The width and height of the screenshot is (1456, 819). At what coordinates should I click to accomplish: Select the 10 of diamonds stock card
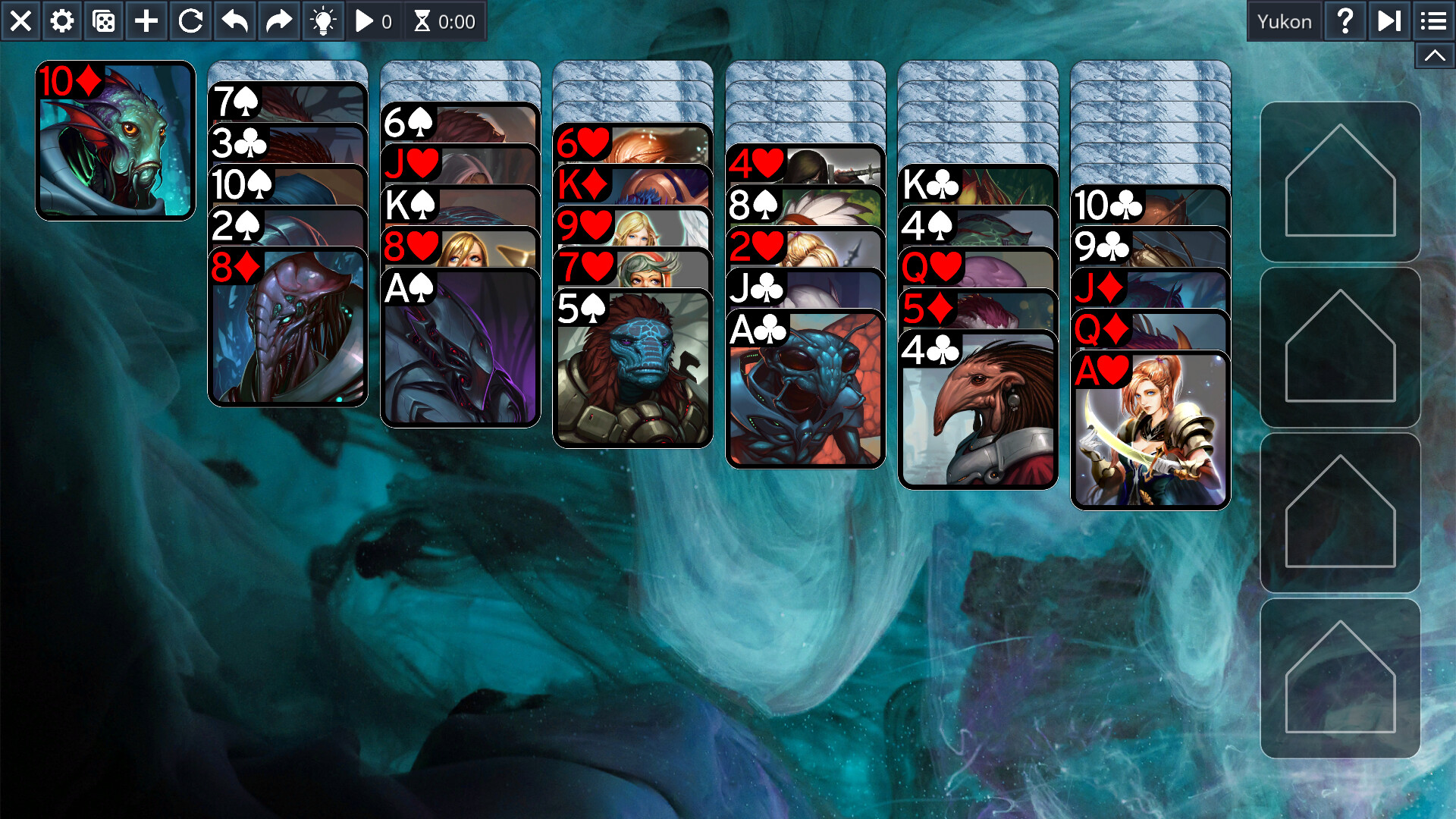pyautogui.click(x=115, y=140)
